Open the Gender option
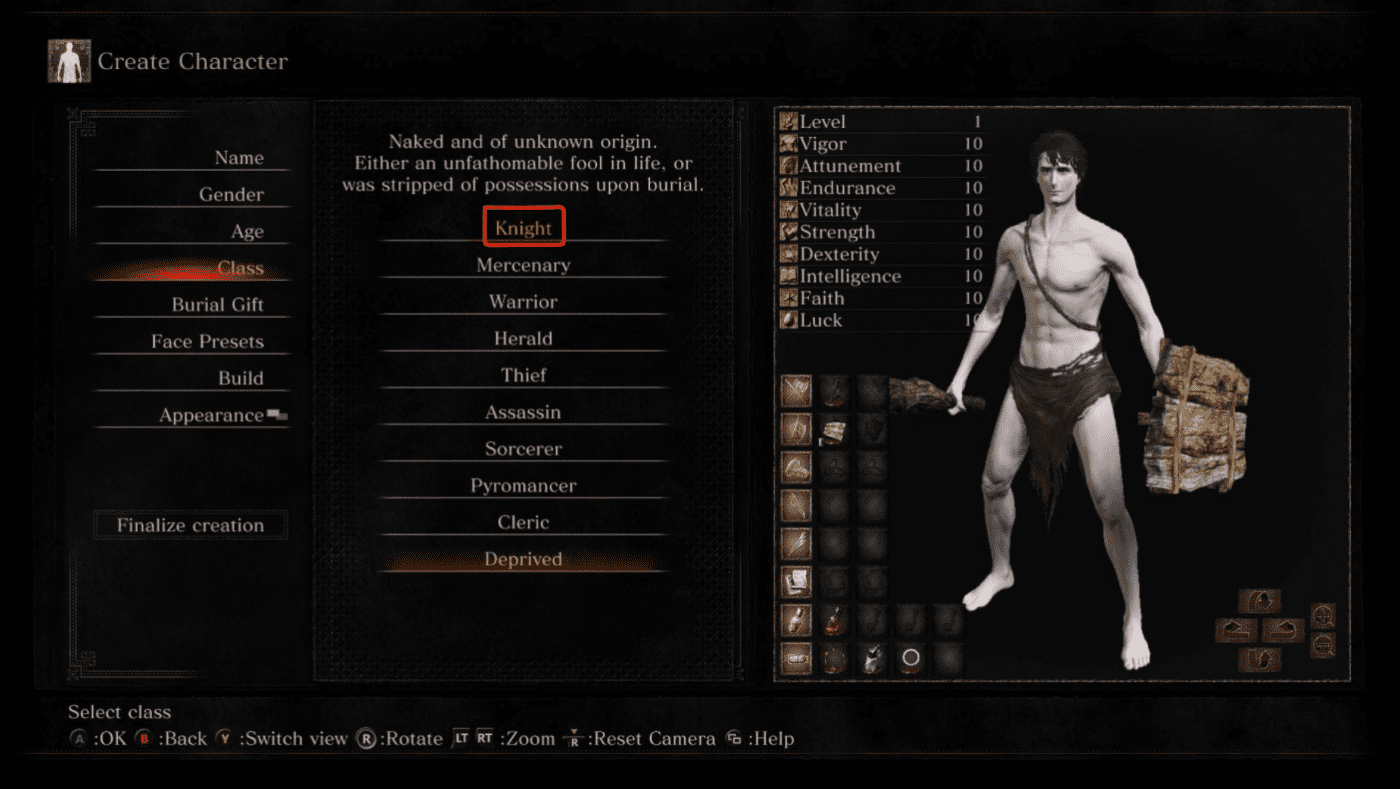This screenshot has width=1400, height=789. (231, 195)
